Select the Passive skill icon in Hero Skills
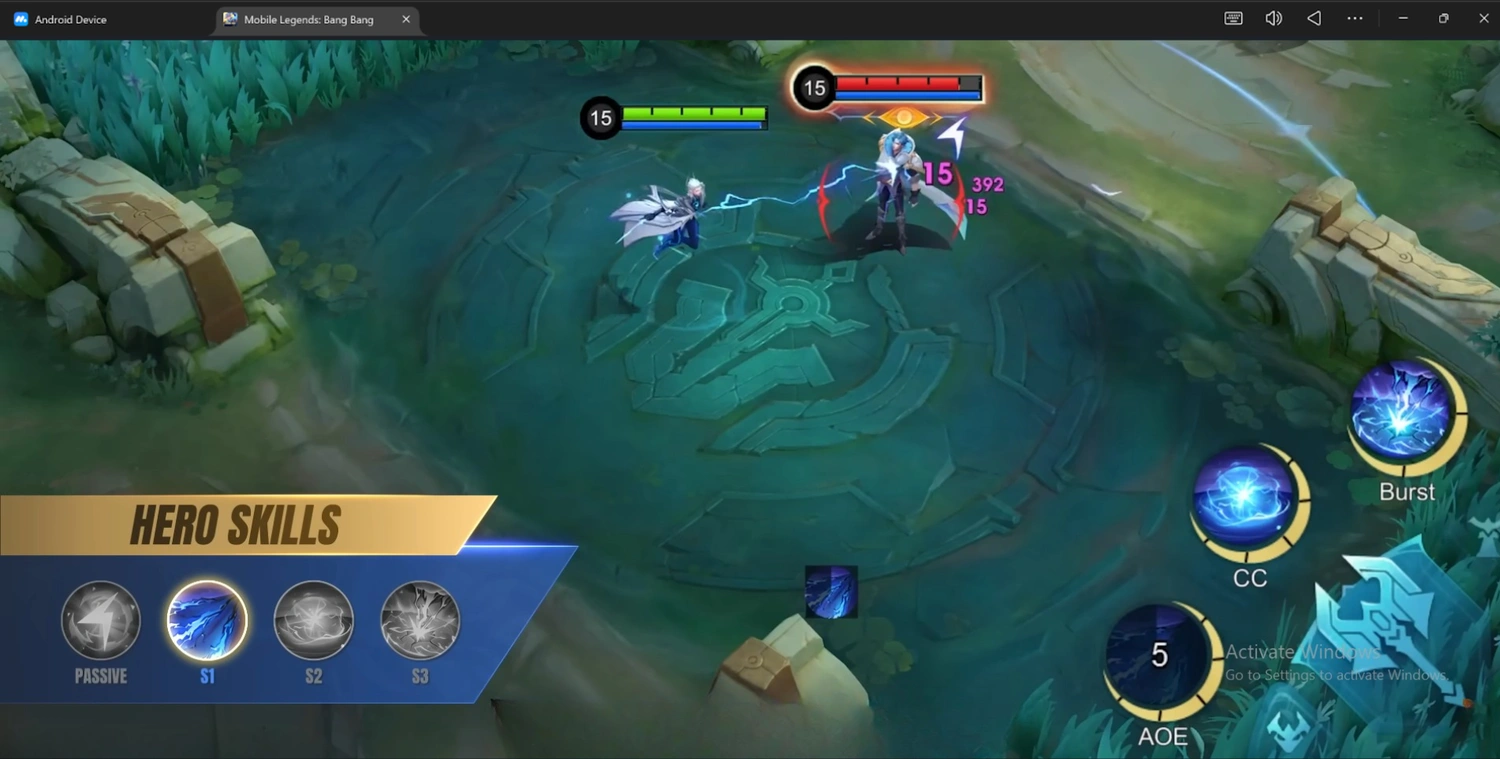 100,620
